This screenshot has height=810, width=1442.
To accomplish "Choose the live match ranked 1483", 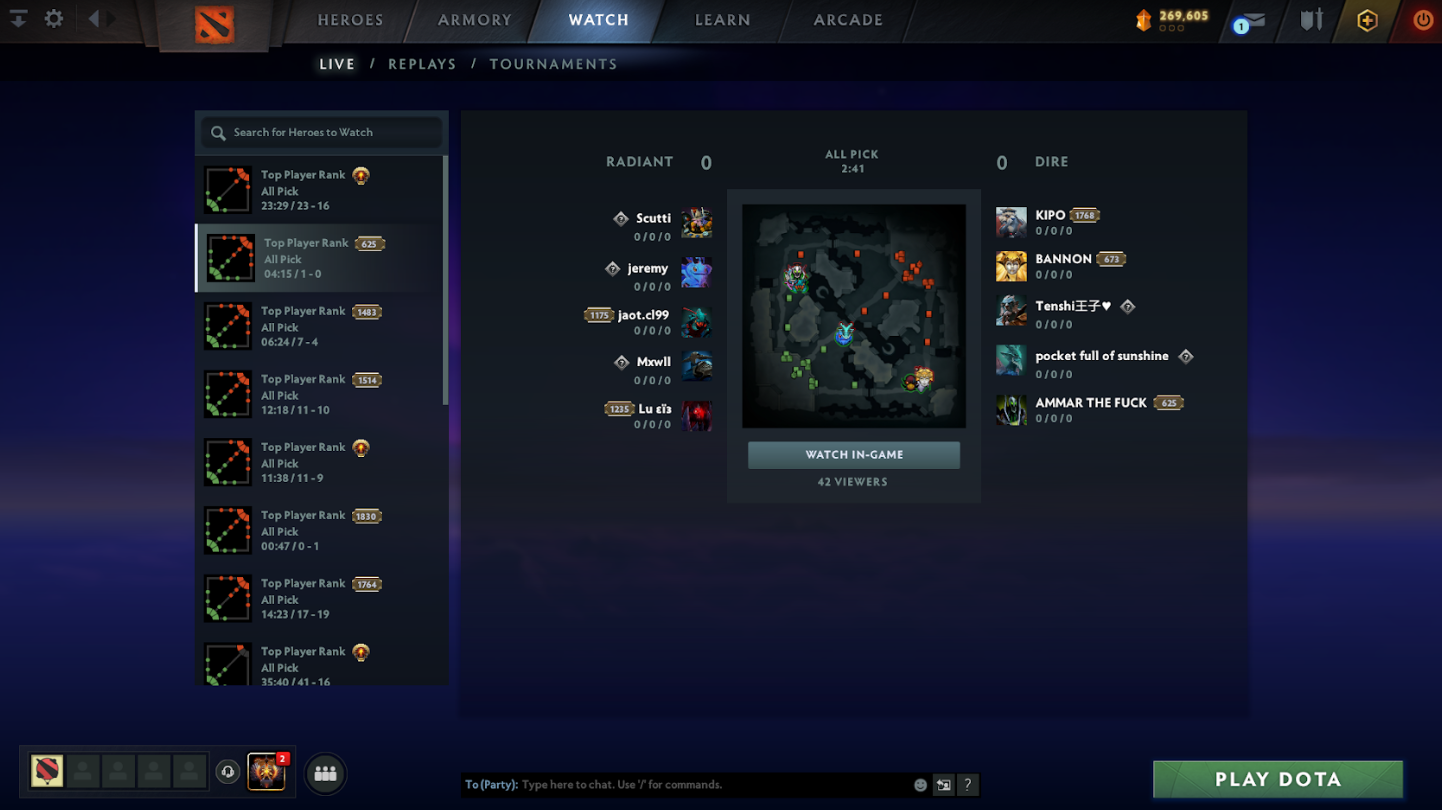I will 320,327.
